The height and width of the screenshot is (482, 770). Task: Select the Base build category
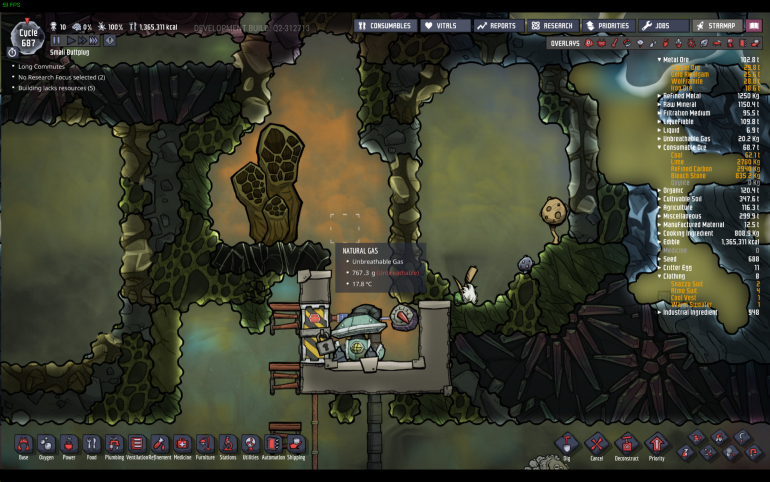(x=24, y=445)
